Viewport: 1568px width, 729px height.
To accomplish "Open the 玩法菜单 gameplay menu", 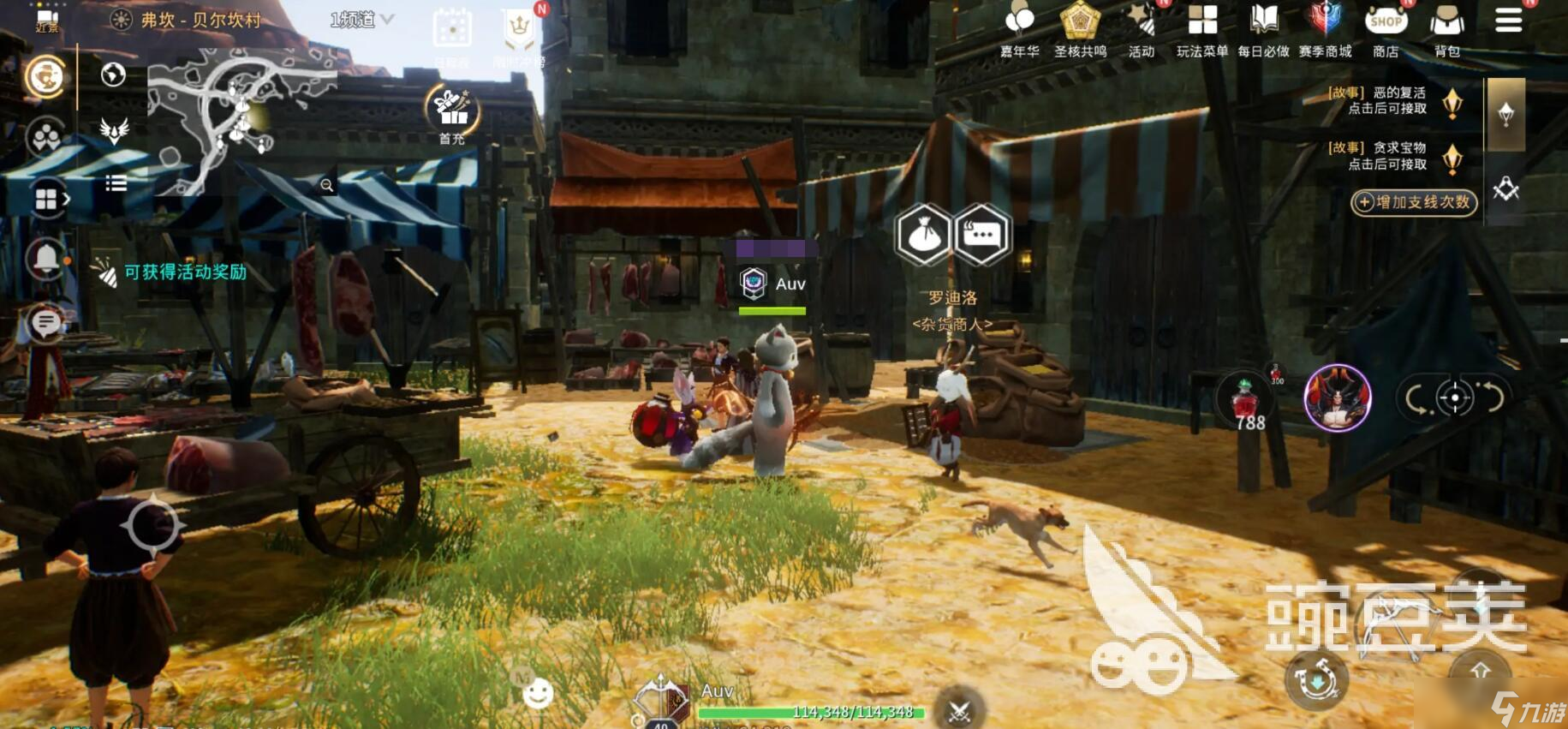I will click(1202, 28).
